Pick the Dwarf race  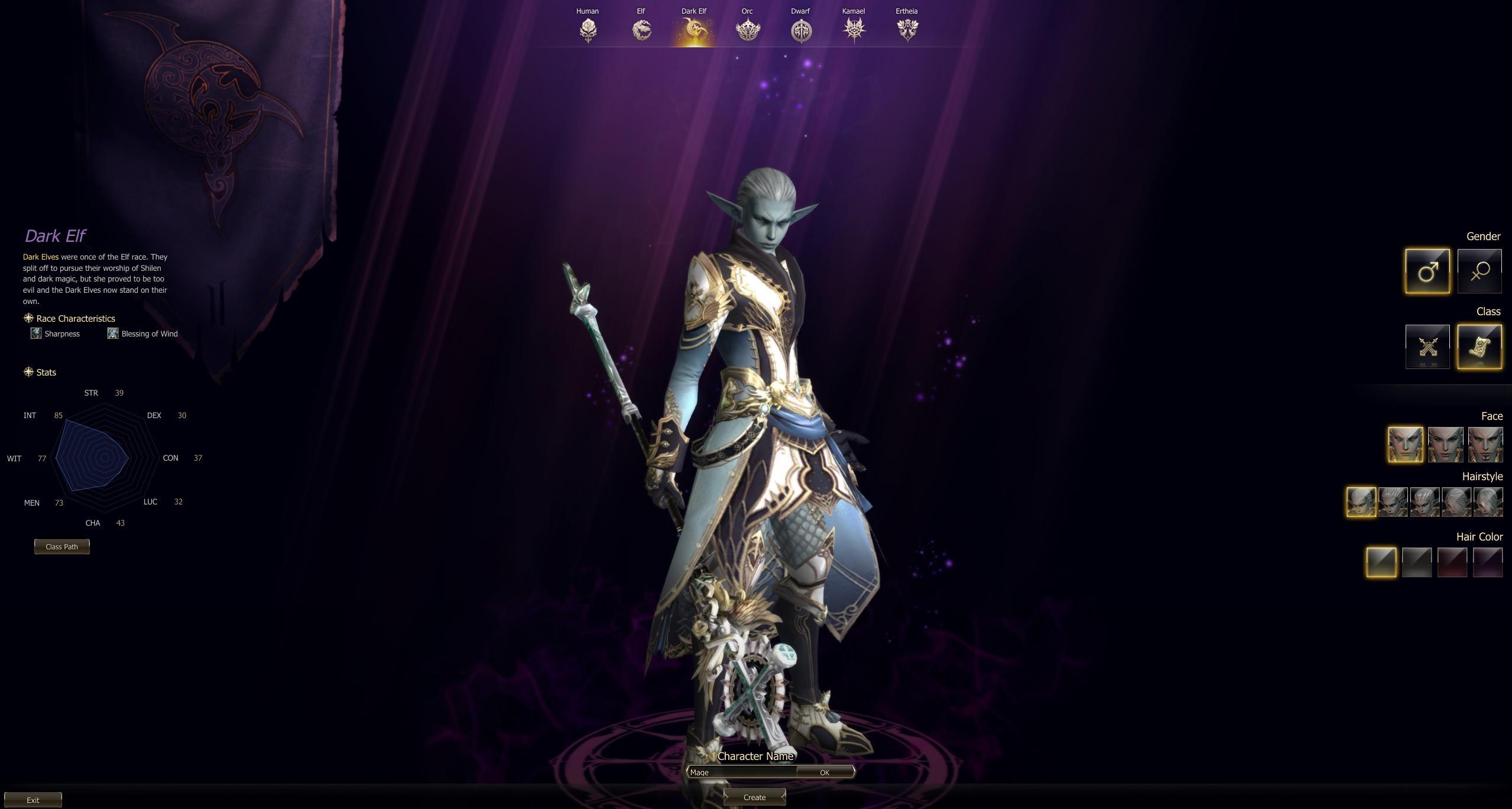coord(801,30)
